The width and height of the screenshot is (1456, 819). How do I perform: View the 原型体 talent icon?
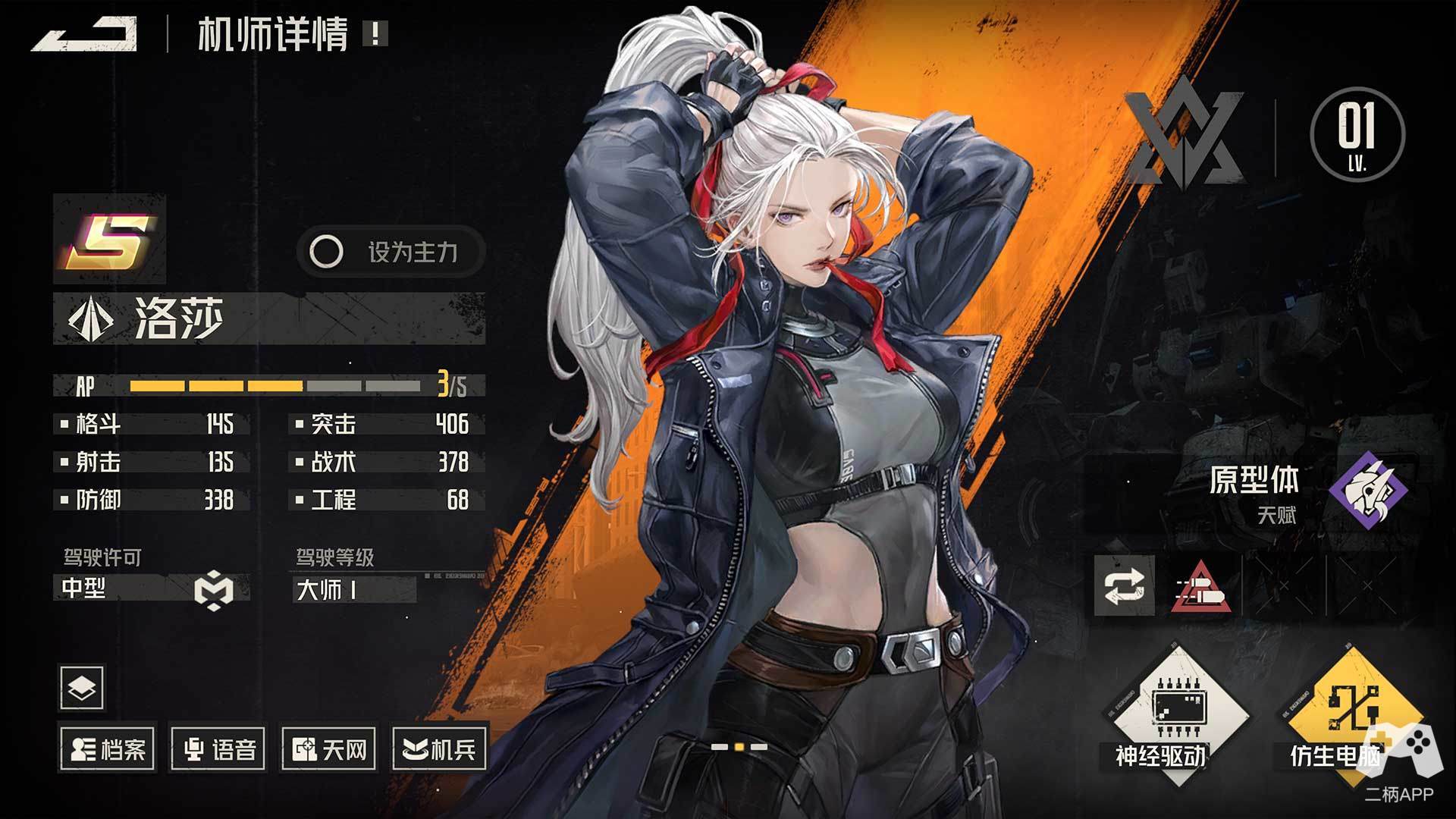point(1368,489)
